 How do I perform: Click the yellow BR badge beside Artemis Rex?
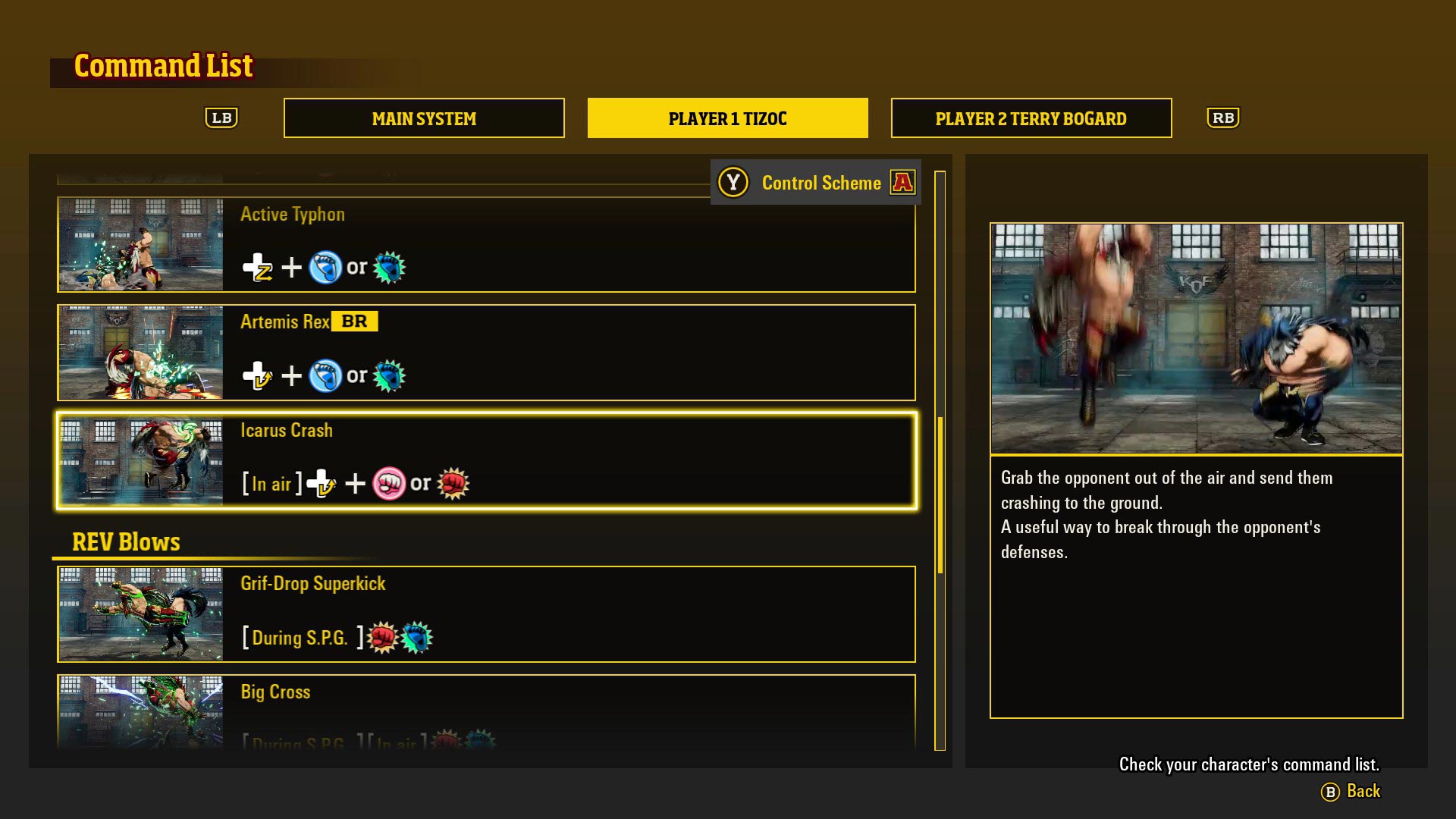[x=353, y=321]
